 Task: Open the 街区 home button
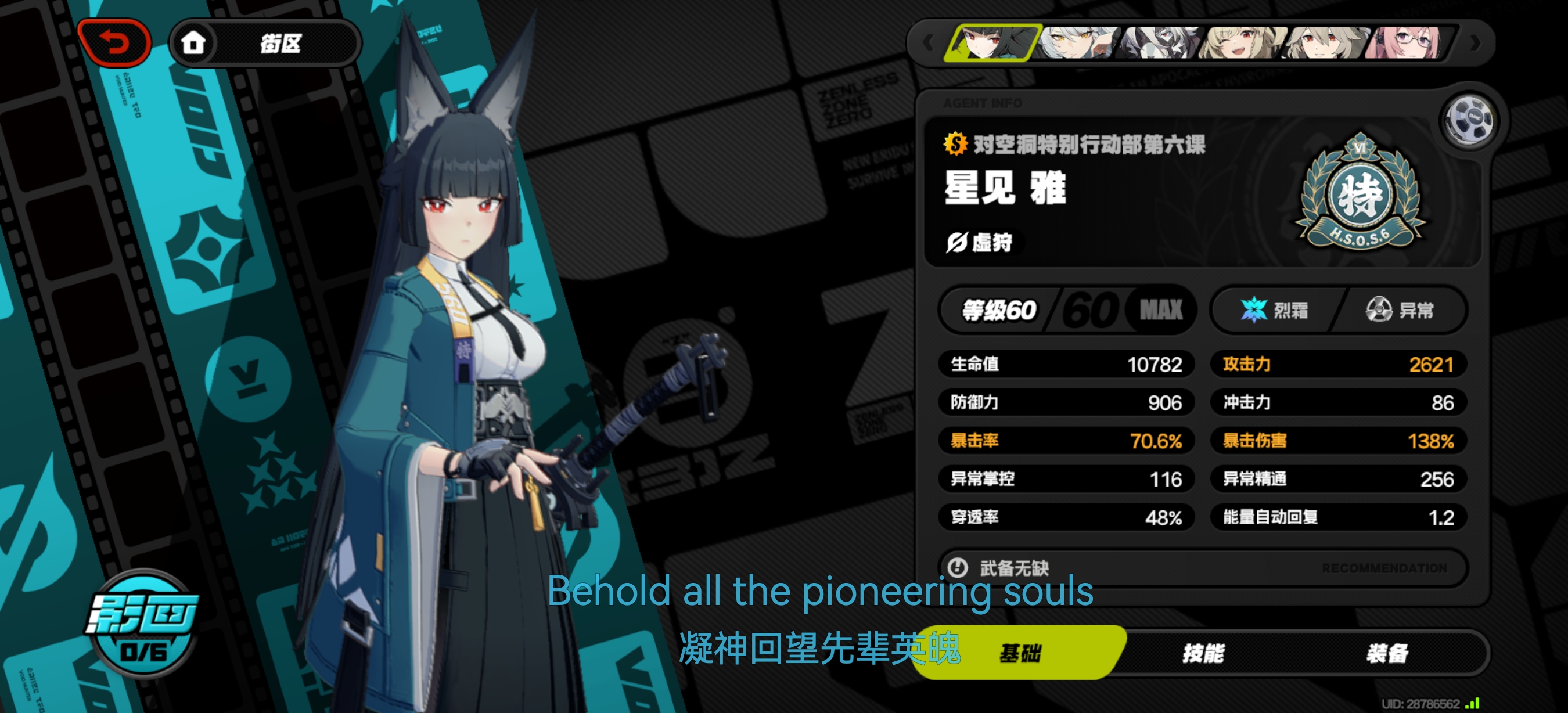click(x=265, y=43)
